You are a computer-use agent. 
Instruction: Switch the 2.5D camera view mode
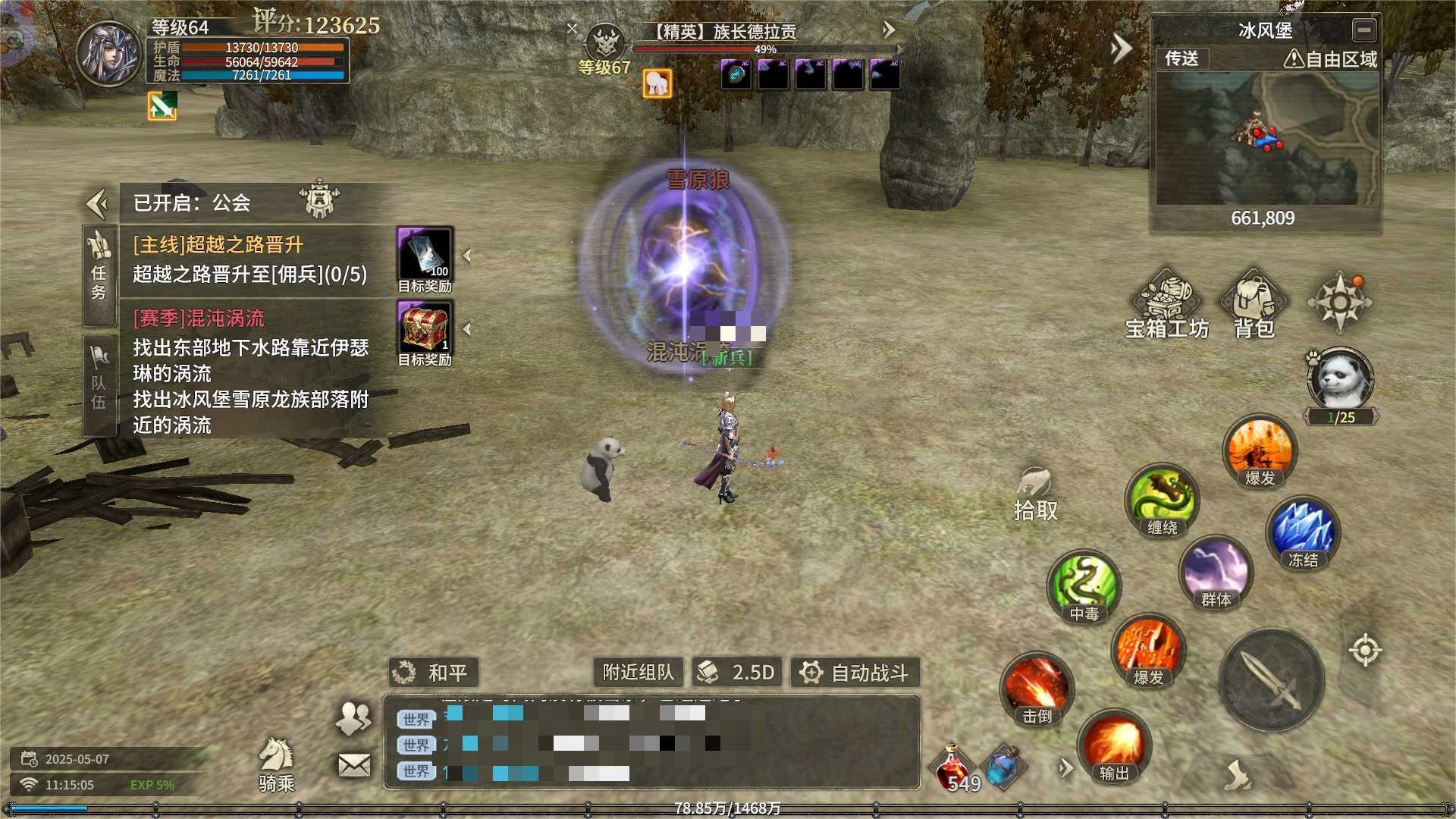pos(736,673)
